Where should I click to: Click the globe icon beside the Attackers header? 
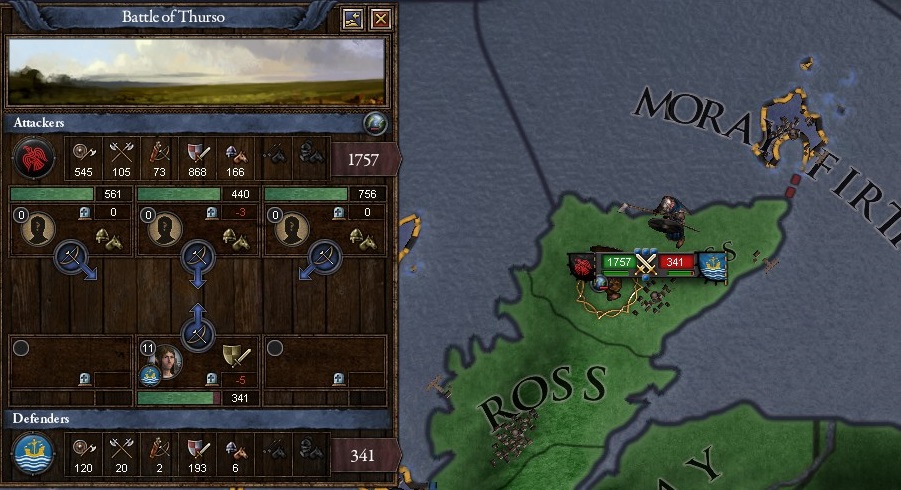point(374,123)
